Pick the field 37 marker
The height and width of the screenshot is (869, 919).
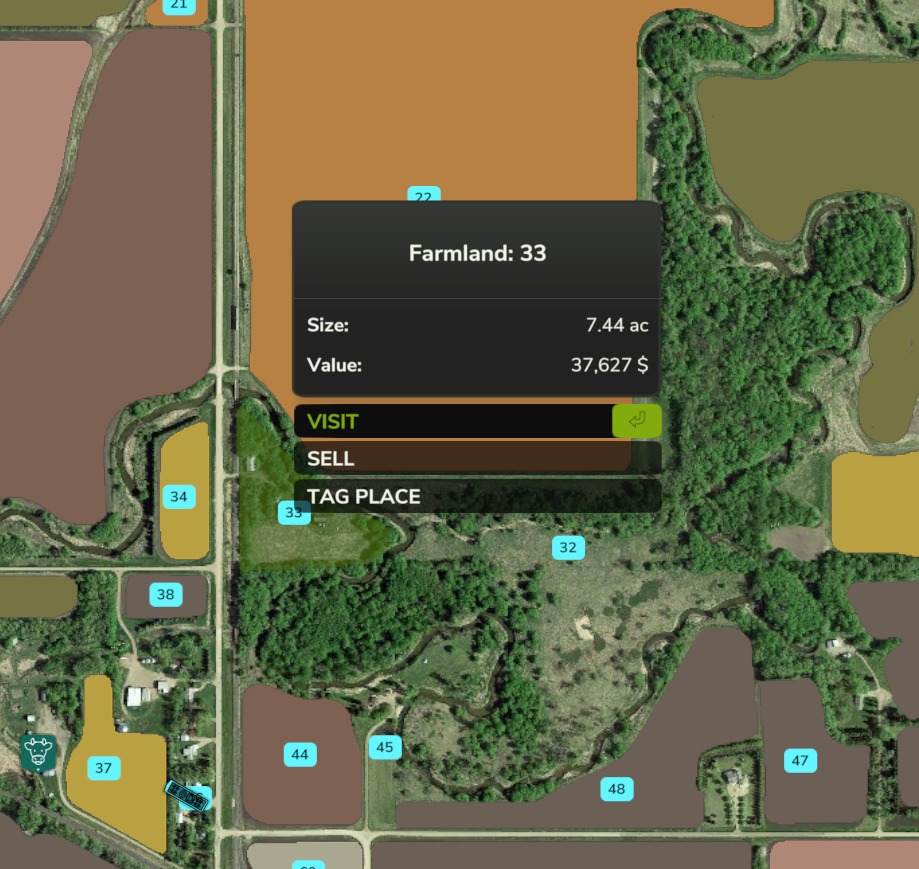[103, 768]
